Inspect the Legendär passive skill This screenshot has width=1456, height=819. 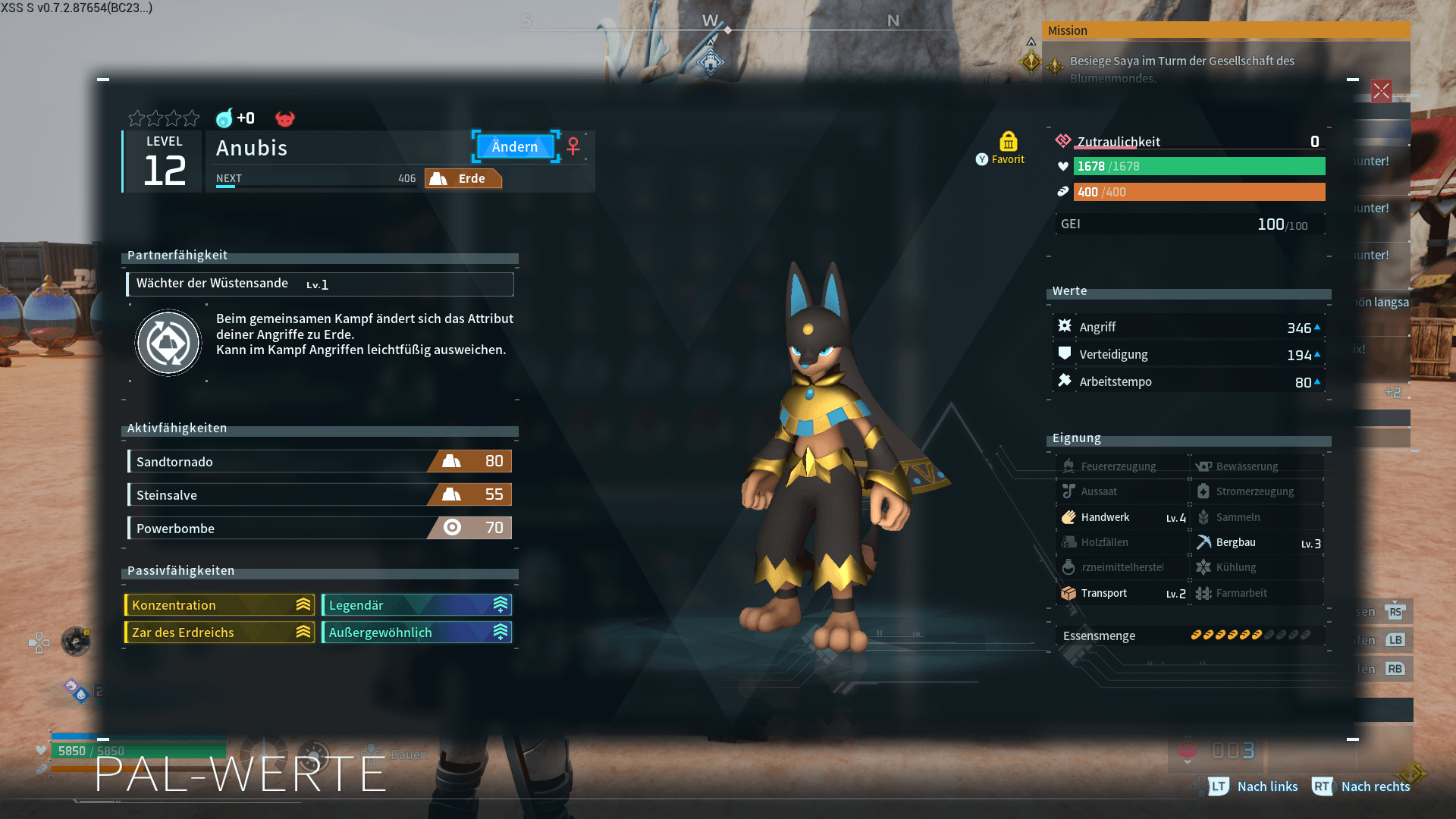click(x=416, y=605)
